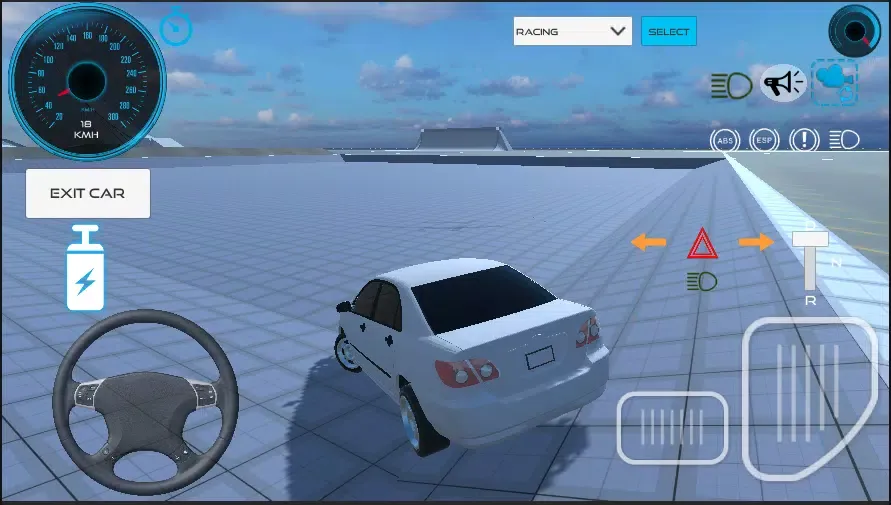Toggle the ABS indicator

725,140
